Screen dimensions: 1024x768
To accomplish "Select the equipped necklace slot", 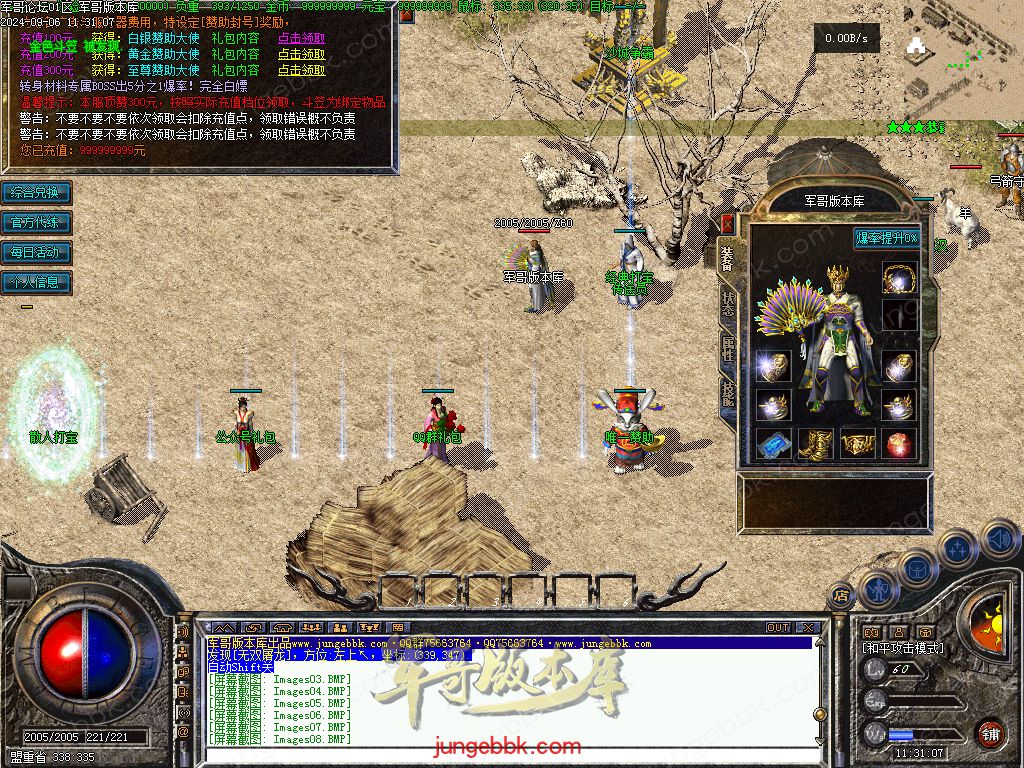I will (900, 278).
